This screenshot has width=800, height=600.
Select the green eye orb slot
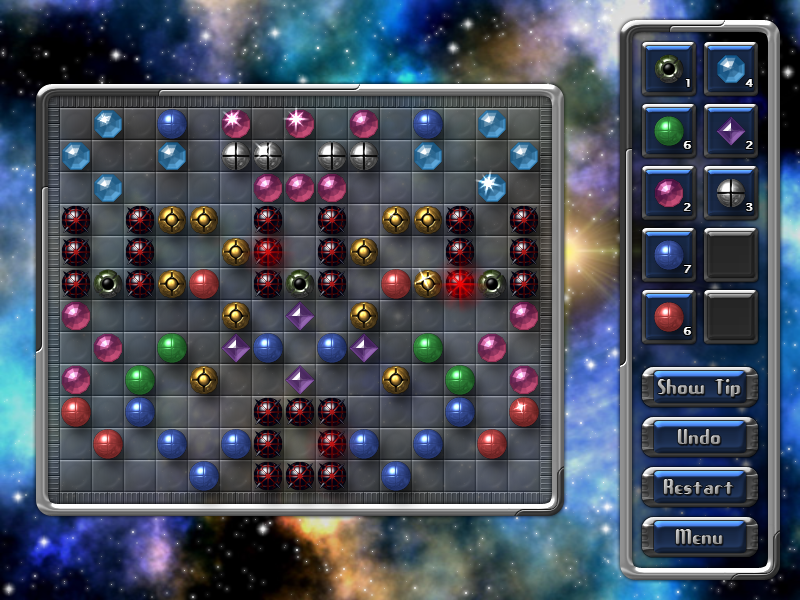pyautogui.click(x=668, y=69)
